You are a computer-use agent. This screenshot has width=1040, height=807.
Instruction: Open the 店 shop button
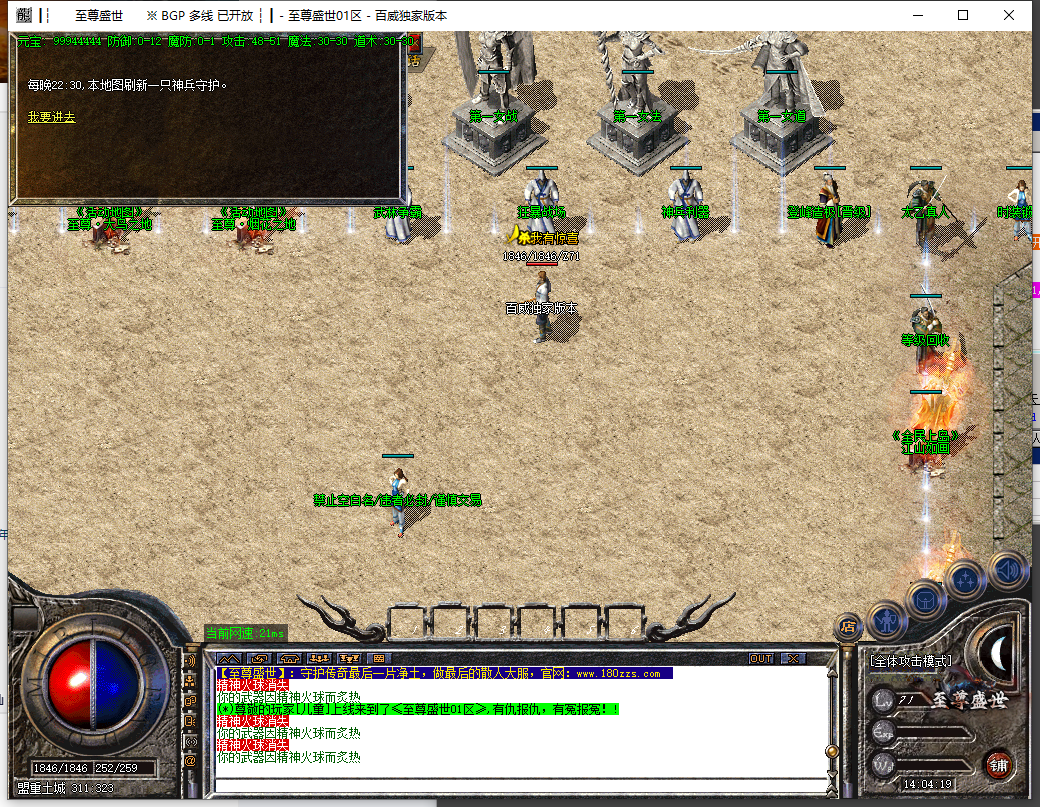(848, 627)
